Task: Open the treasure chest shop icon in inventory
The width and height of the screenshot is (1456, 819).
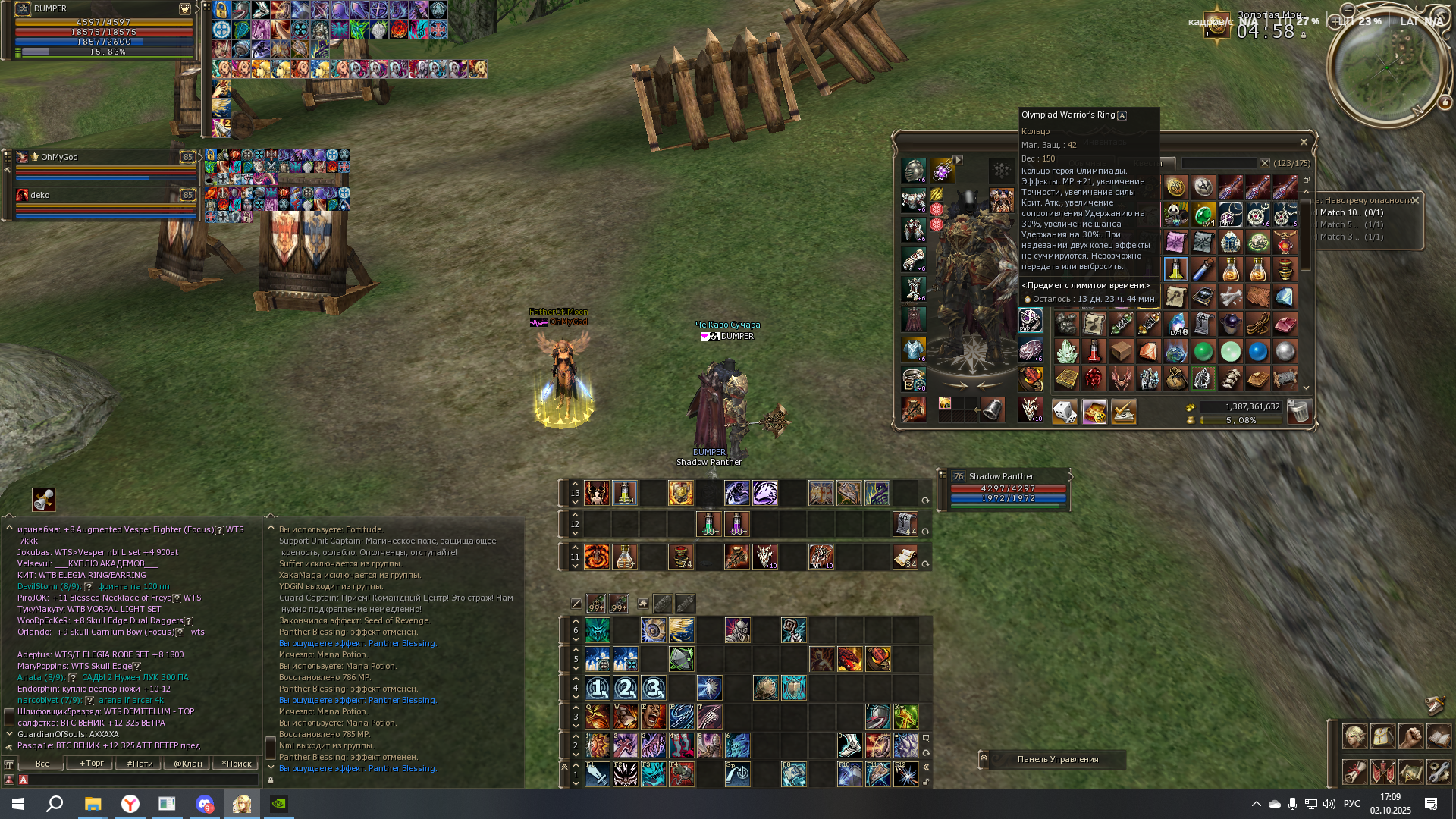Action: click(x=1095, y=410)
